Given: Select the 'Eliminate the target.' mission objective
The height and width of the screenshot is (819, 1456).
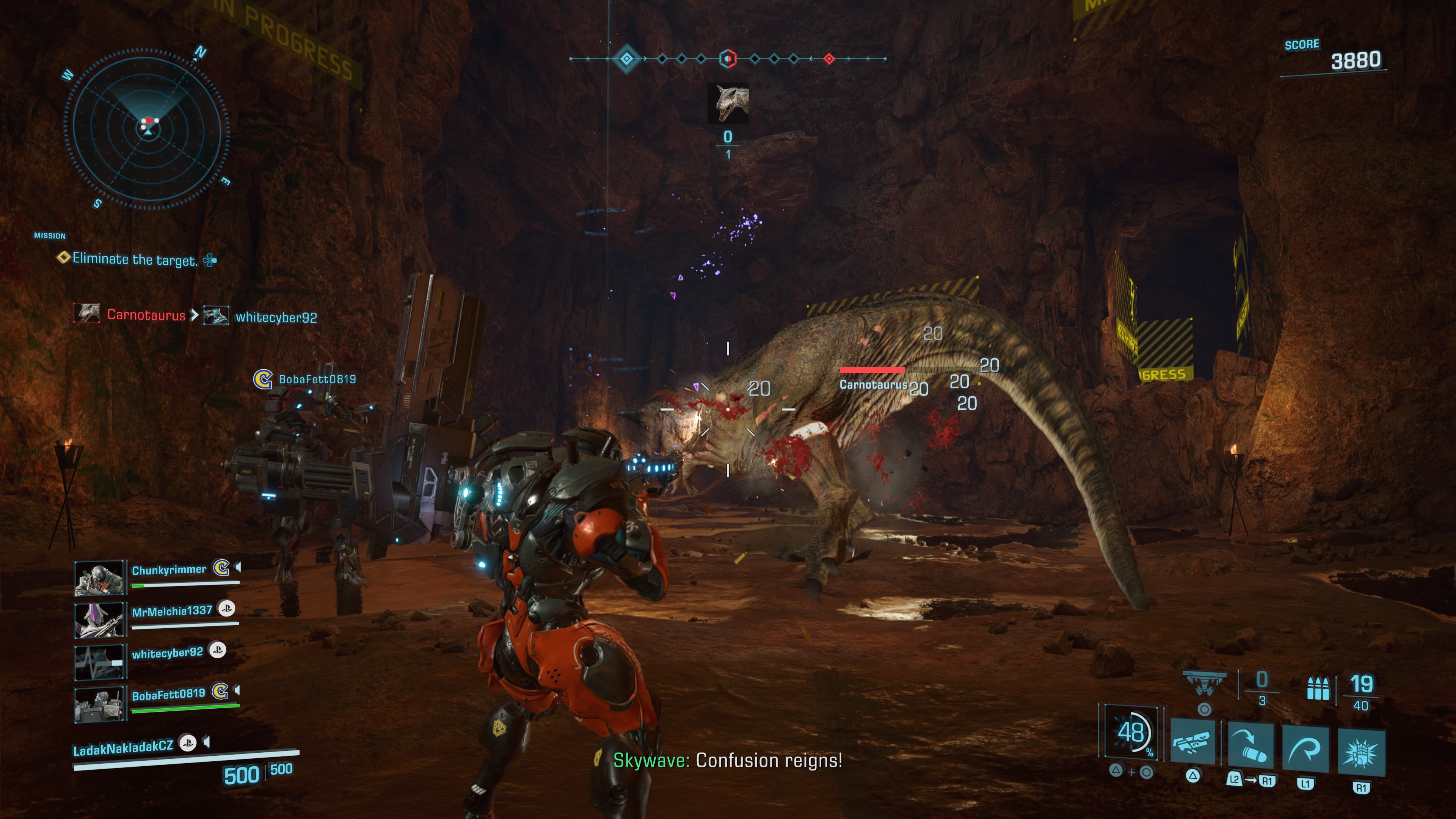Looking at the screenshot, I should click(135, 259).
